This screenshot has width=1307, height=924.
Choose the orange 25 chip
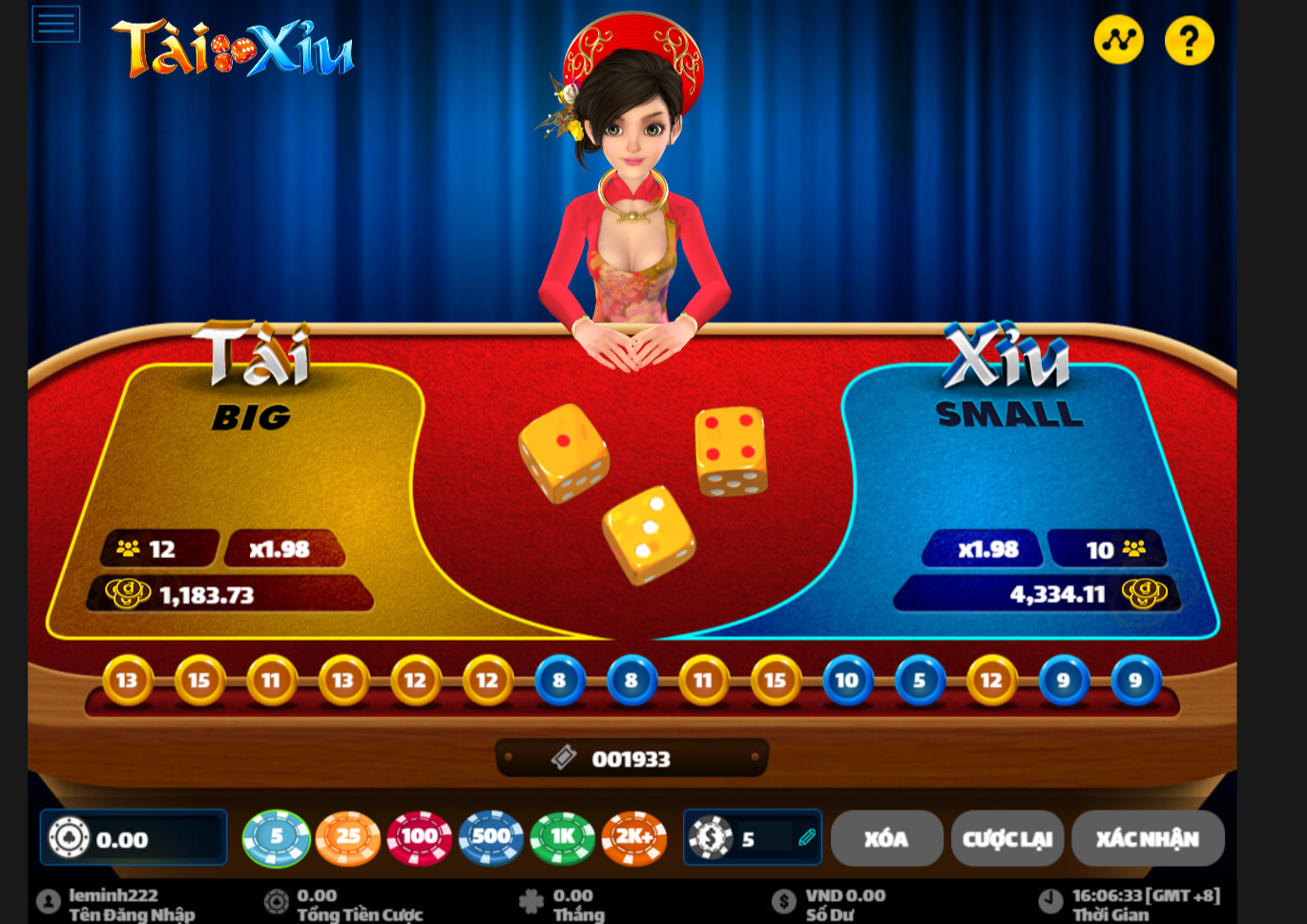click(348, 838)
